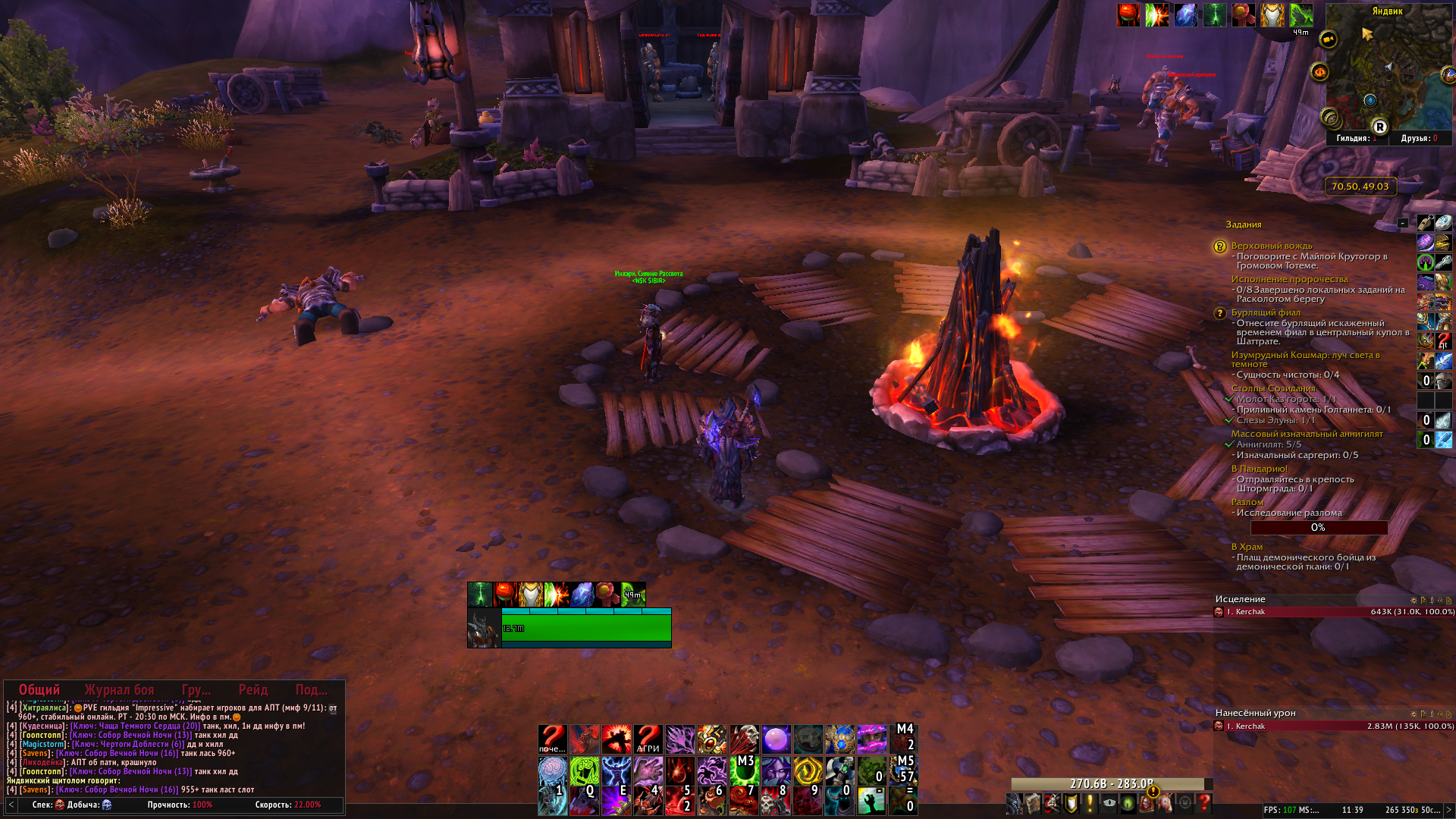Select the Верховный вождь quest title

1271,246
